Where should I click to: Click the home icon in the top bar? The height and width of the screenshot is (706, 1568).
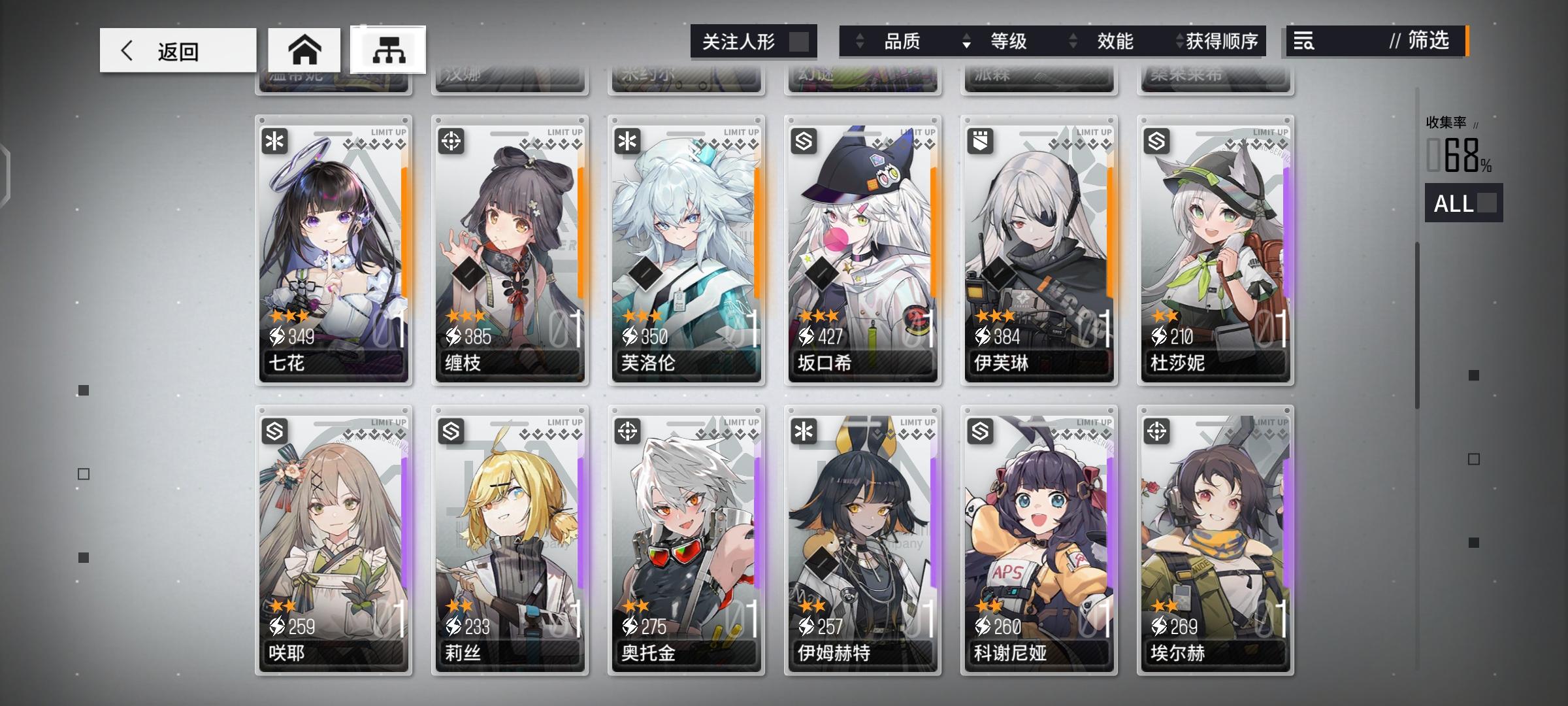pyautogui.click(x=304, y=50)
